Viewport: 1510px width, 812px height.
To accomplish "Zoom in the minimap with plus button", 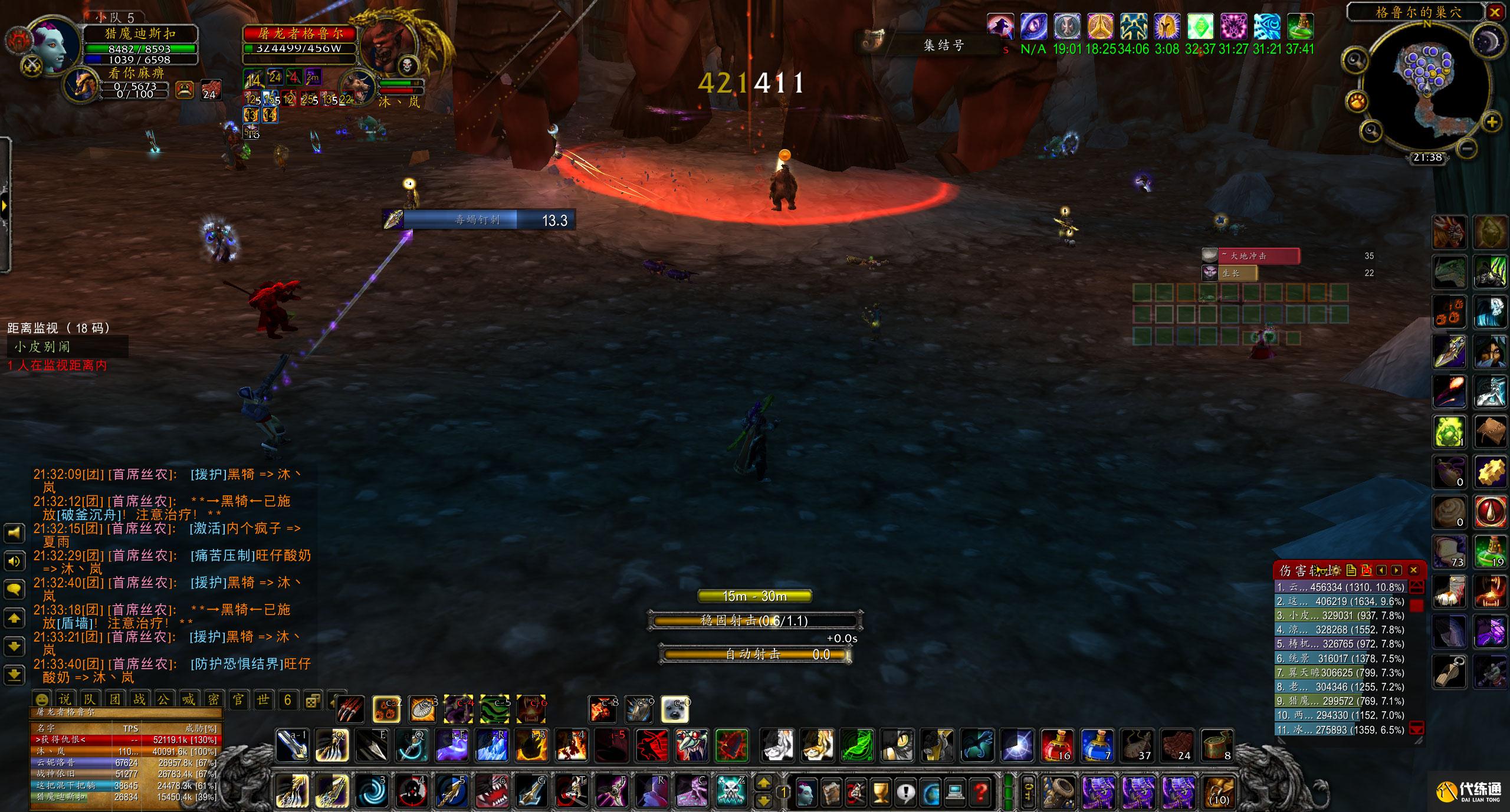I will click(1492, 123).
